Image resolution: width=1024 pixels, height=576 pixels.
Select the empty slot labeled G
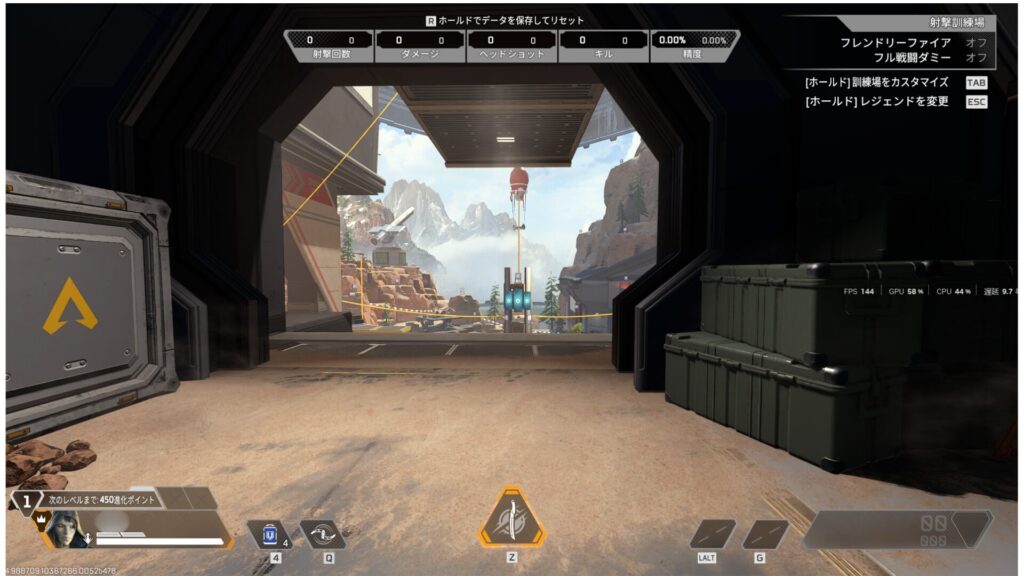765,534
